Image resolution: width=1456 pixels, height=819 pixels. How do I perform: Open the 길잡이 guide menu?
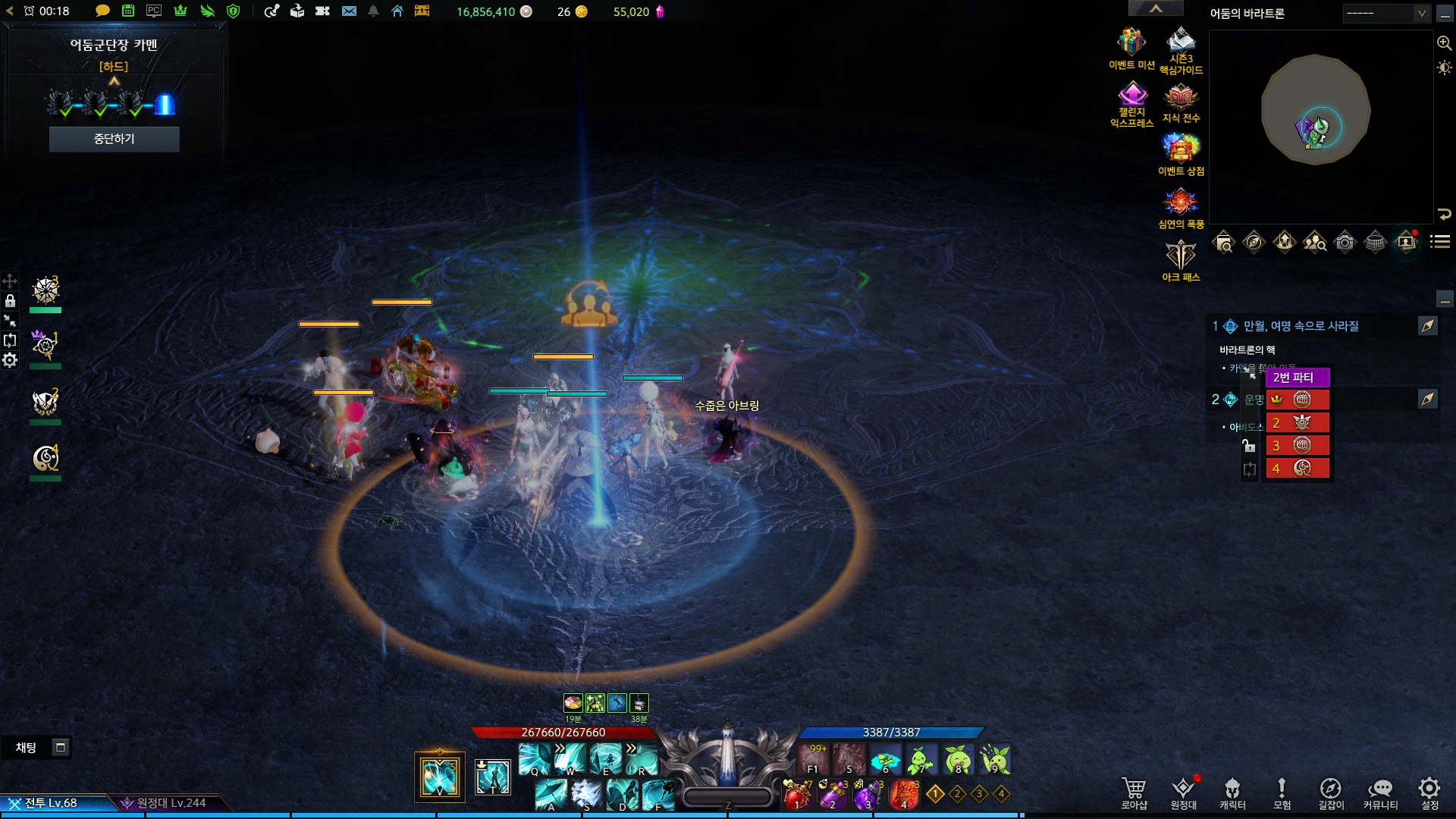(x=1331, y=792)
